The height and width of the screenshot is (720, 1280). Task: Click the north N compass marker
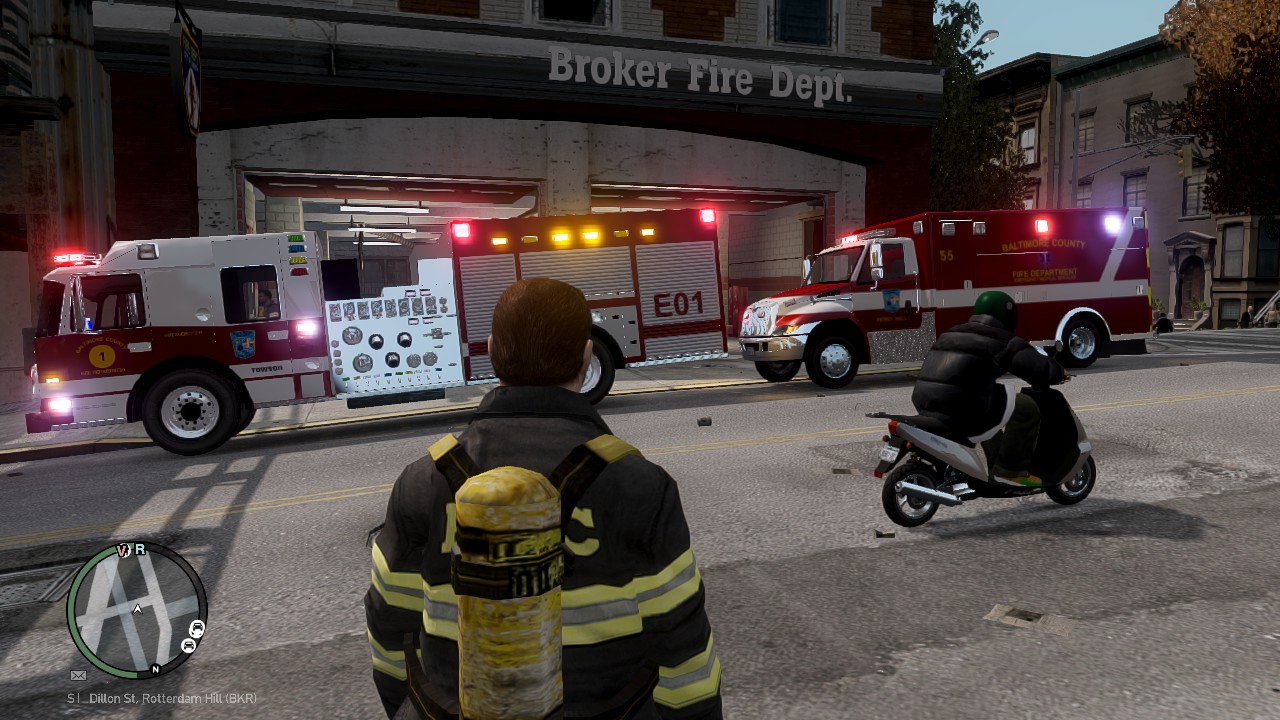click(155, 669)
